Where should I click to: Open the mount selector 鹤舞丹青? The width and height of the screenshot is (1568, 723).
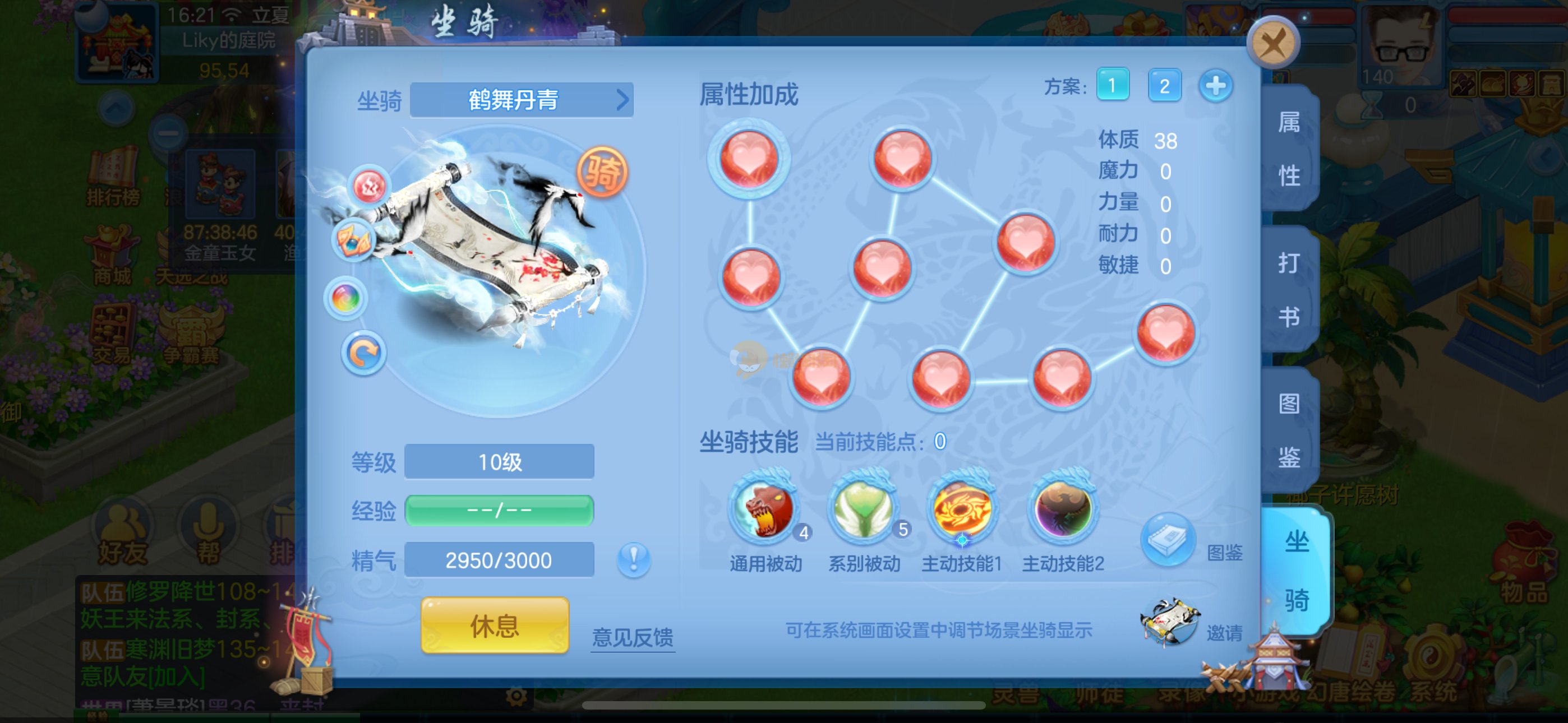(x=522, y=100)
